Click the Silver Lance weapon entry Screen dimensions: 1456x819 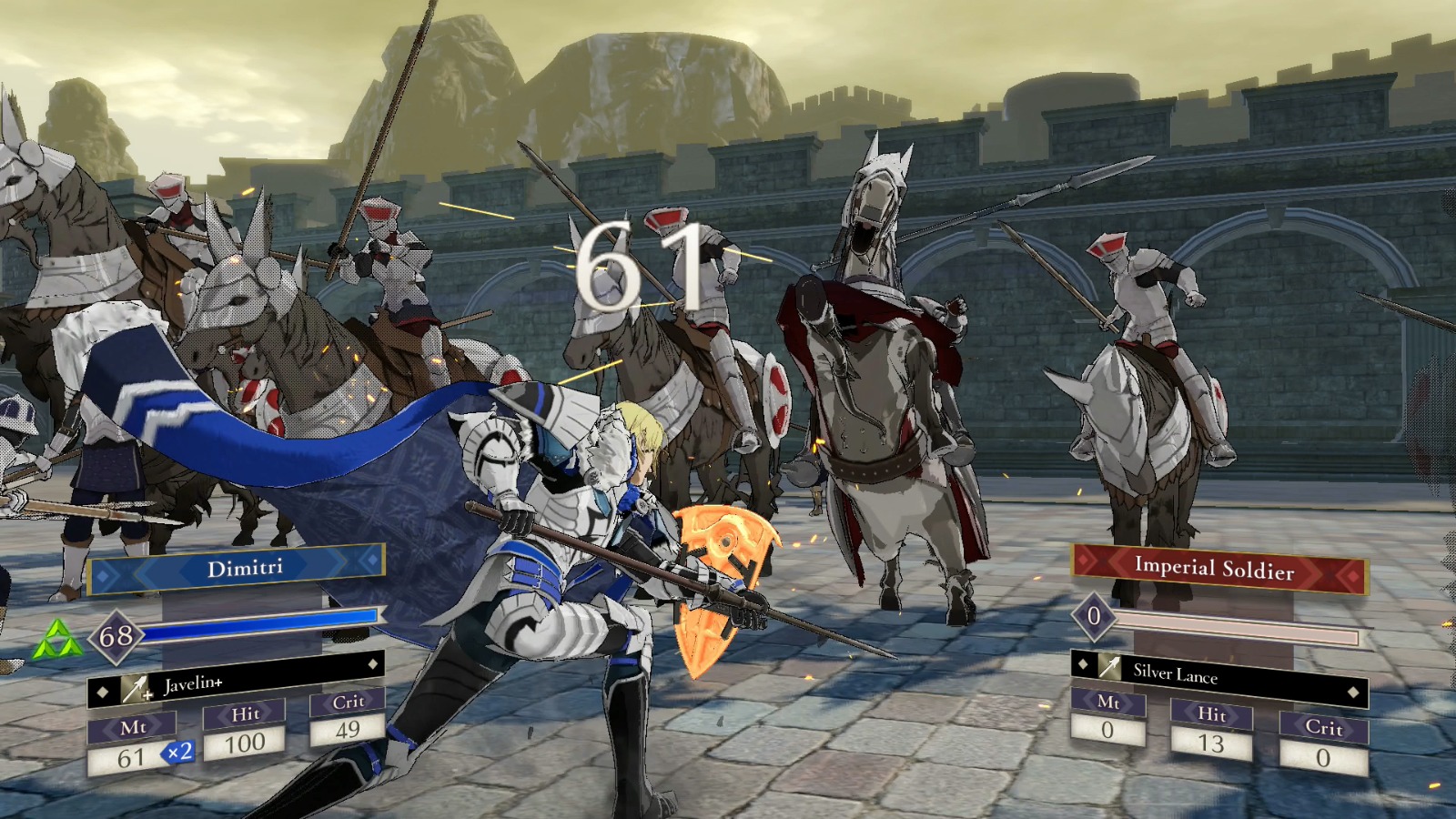1217,672
